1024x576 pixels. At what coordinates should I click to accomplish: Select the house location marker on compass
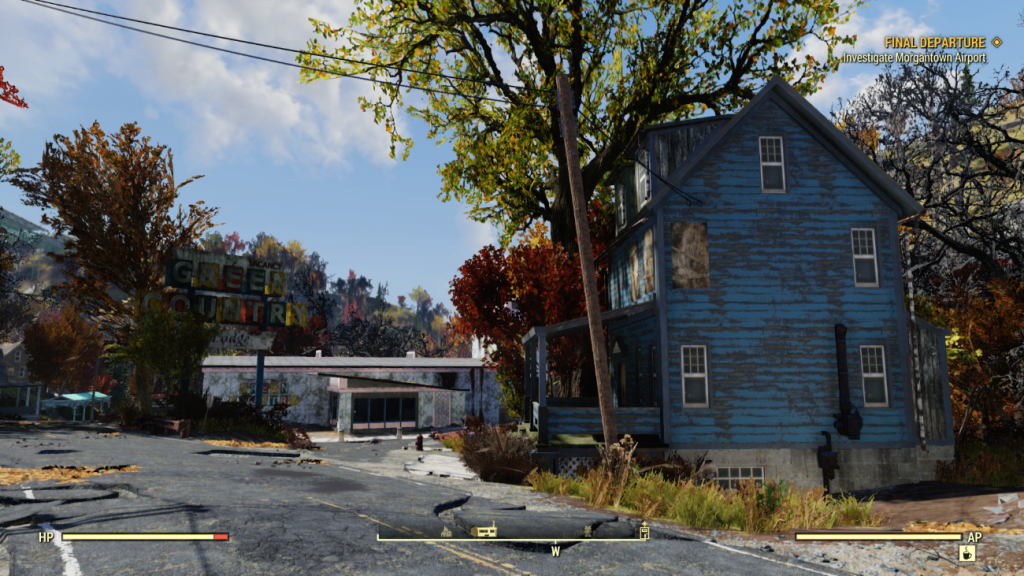click(x=446, y=532)
